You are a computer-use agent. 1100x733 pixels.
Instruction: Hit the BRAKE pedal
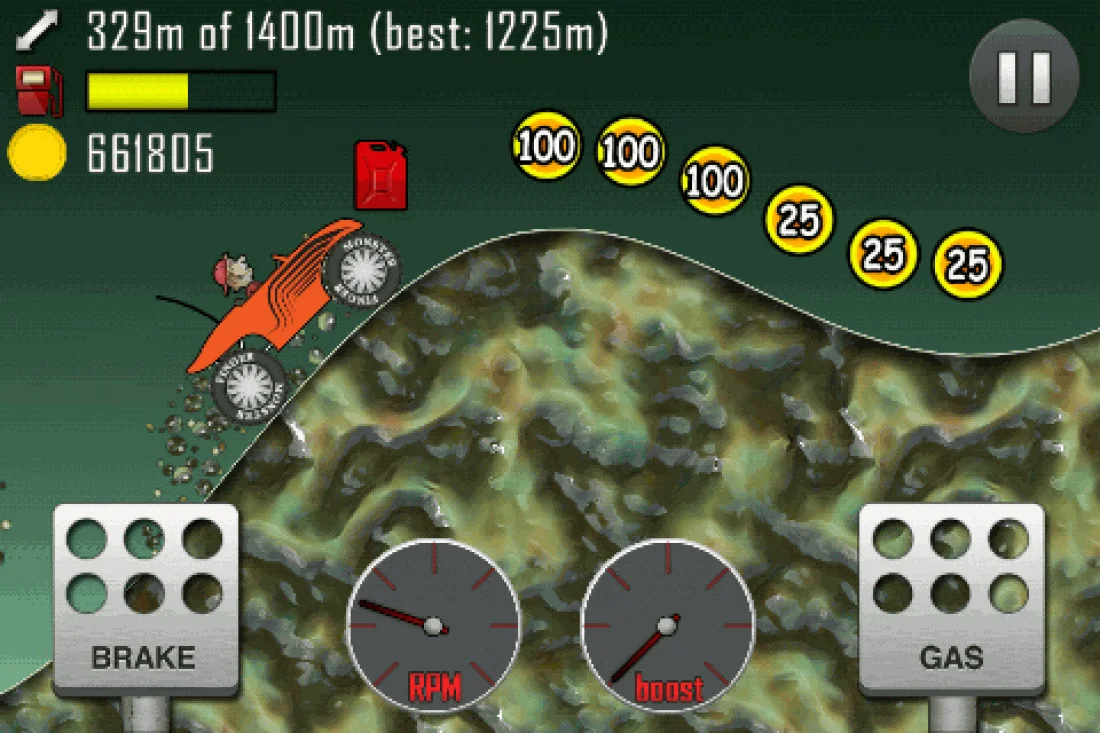tap(145, 600)
